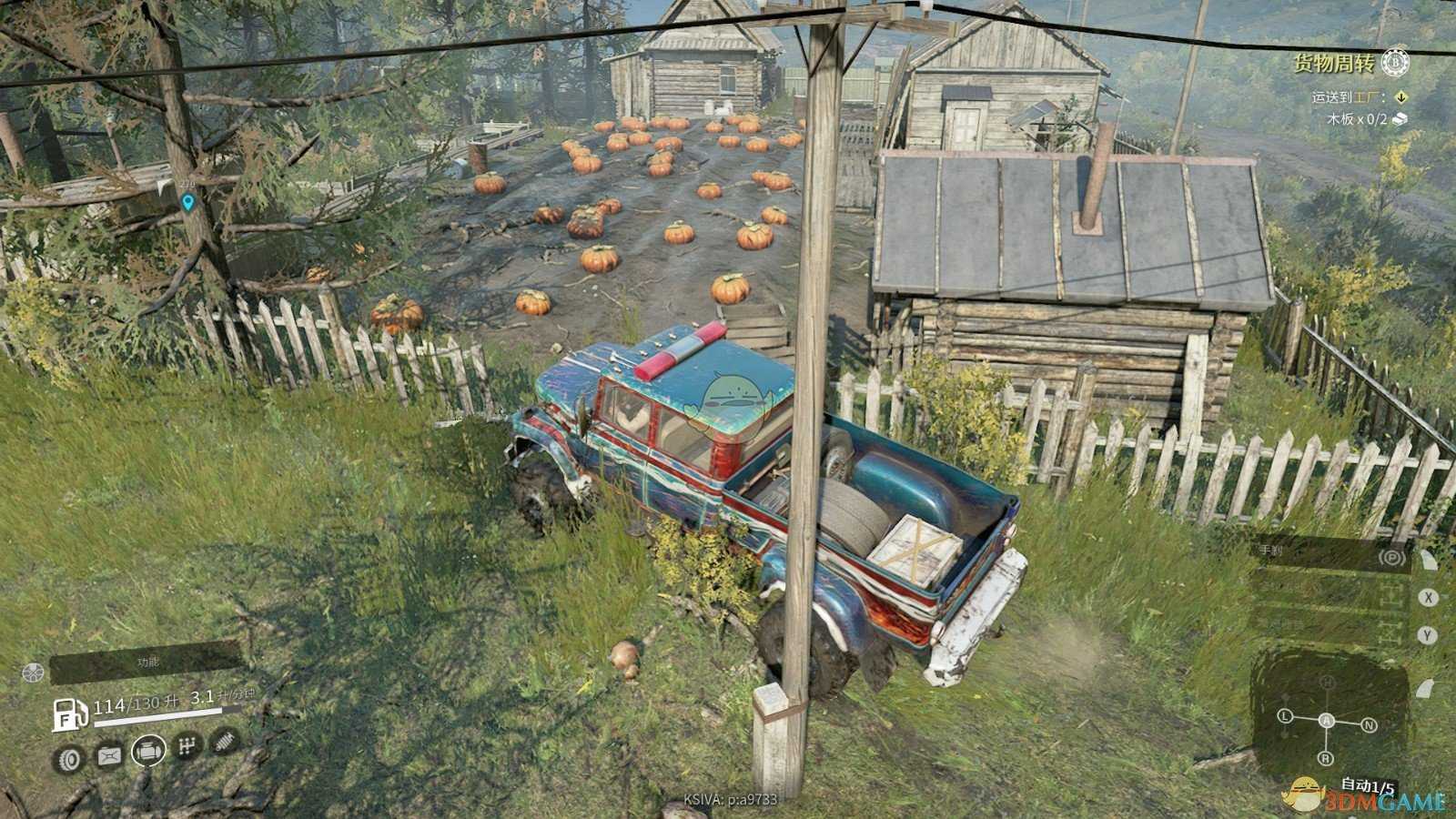The width and height of the screenshot is (1456, 819).
Task: Select the A automatic gear position
Action: (x=1327, y=721)
